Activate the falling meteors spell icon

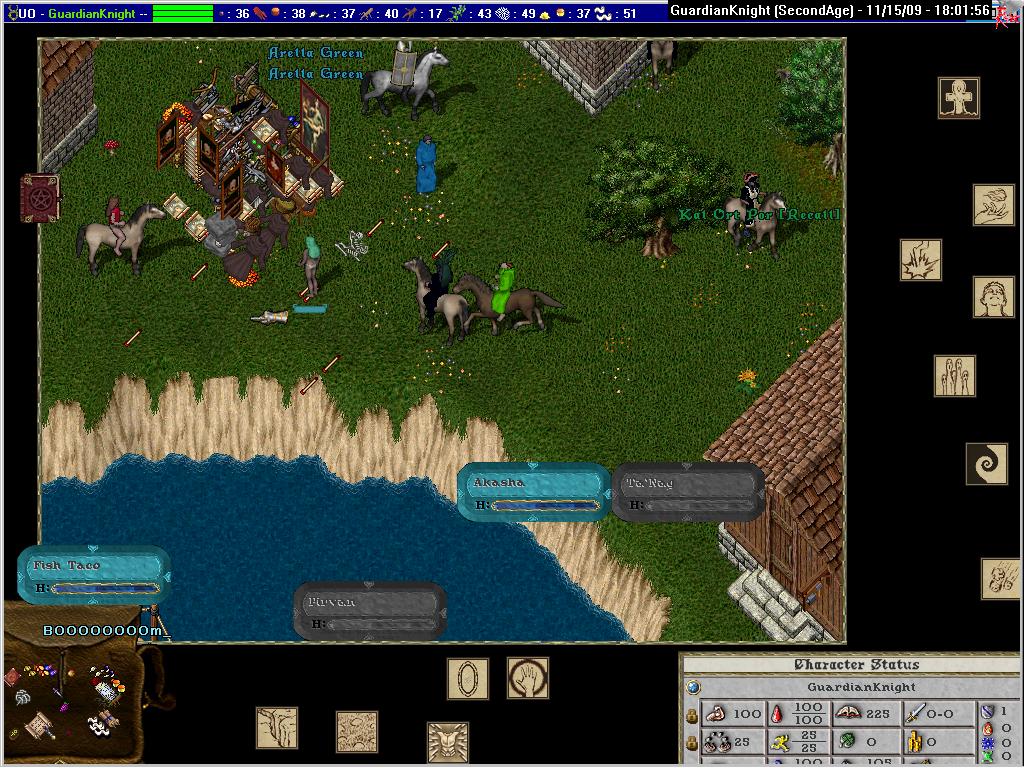(1001, 579)
